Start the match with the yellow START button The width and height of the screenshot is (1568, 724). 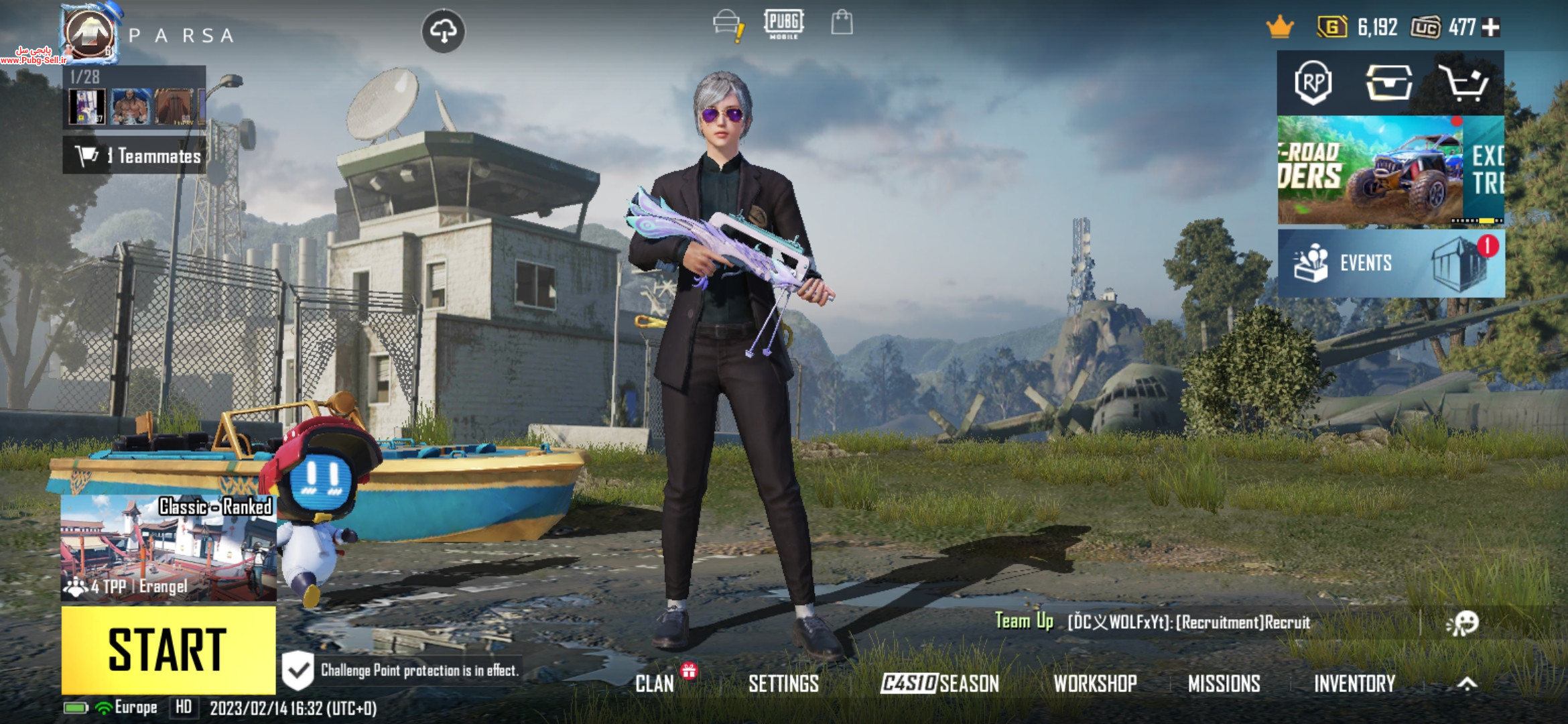168,649
